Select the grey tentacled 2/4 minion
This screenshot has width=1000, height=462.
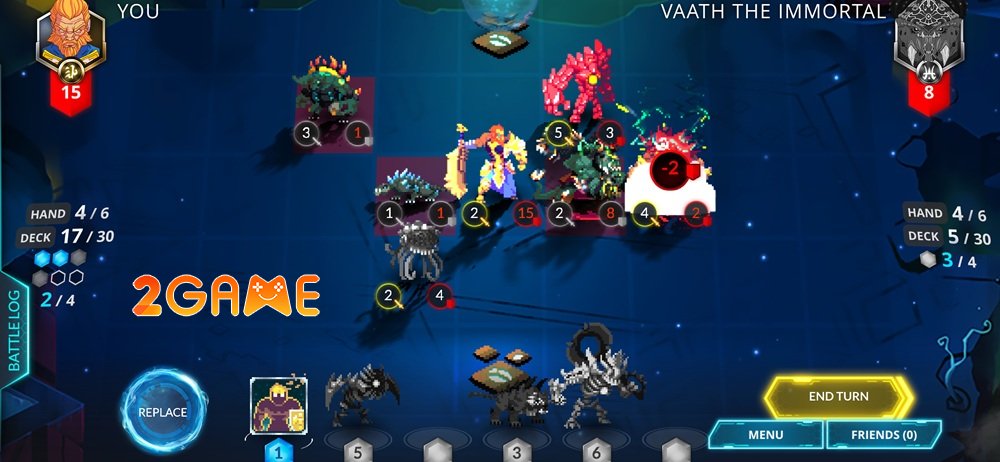[x=414, y=252]
